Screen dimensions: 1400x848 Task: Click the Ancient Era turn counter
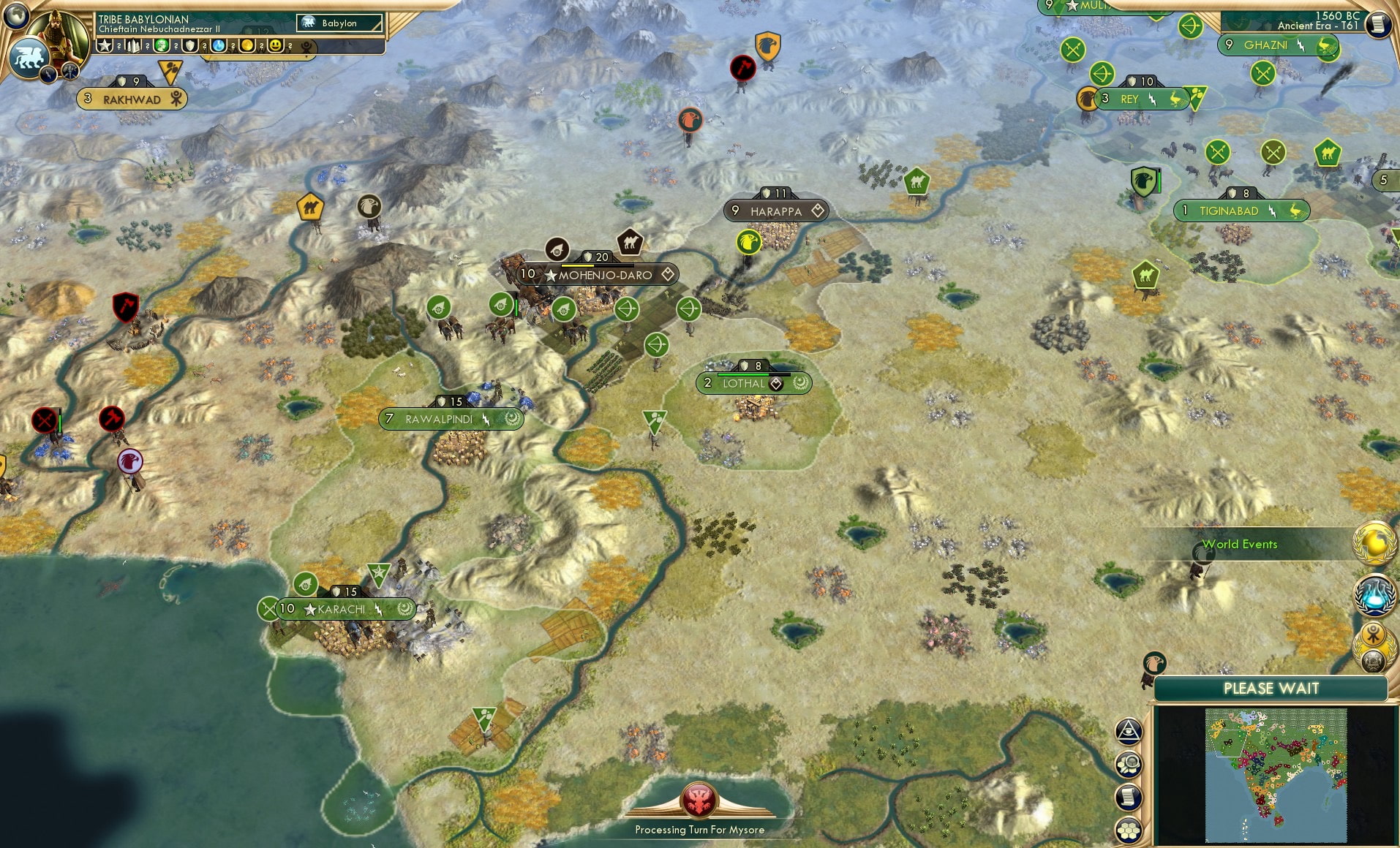[x=1317, y=25]
